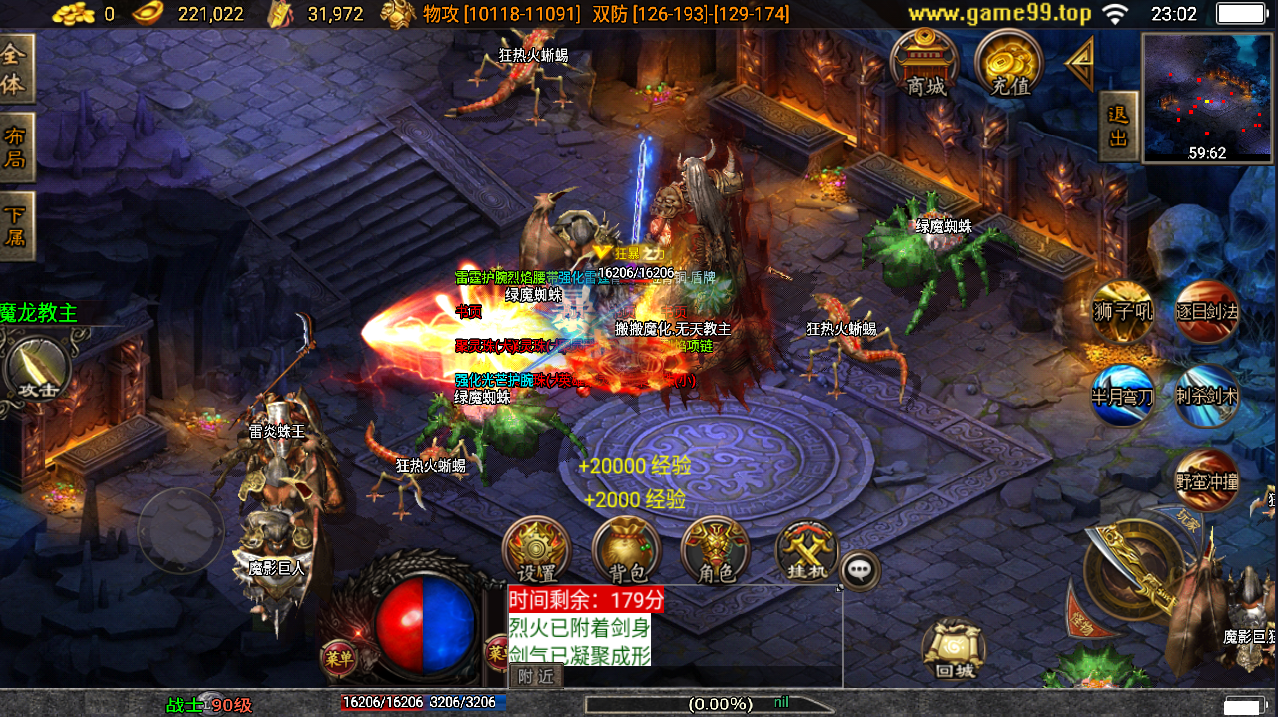Toggle 挂机 auto-battle
The image size is (1278, 717).
[806, 551]
